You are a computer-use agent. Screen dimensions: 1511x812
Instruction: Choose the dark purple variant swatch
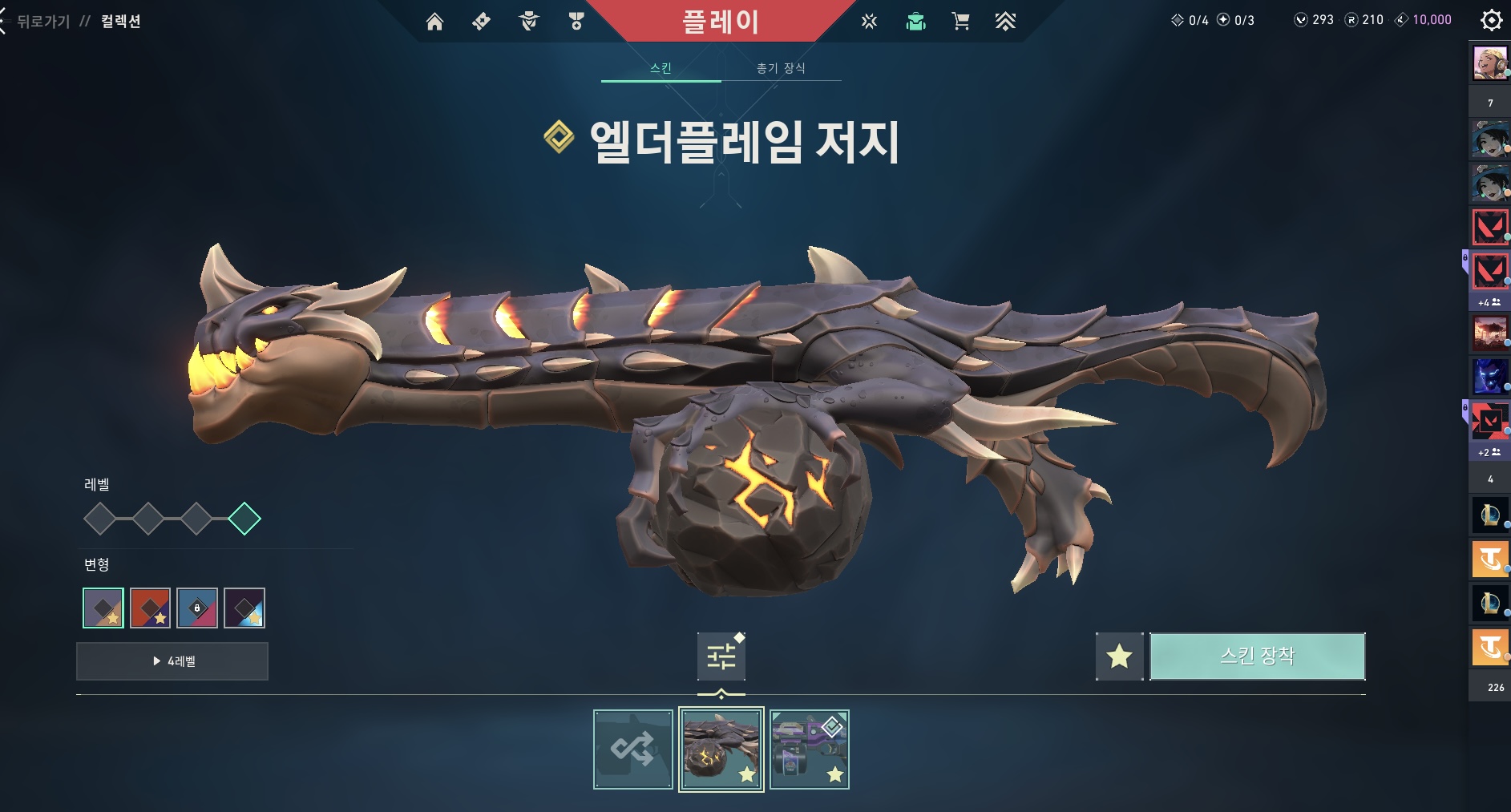pos(244,608)
